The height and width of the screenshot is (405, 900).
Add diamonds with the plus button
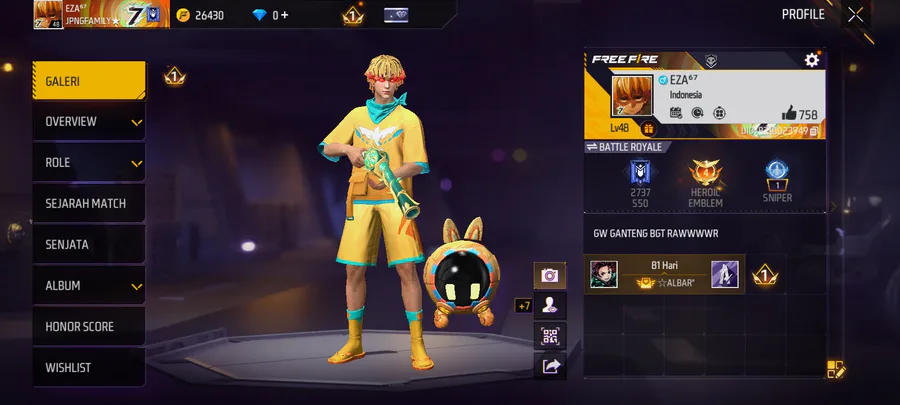(285, 15)
